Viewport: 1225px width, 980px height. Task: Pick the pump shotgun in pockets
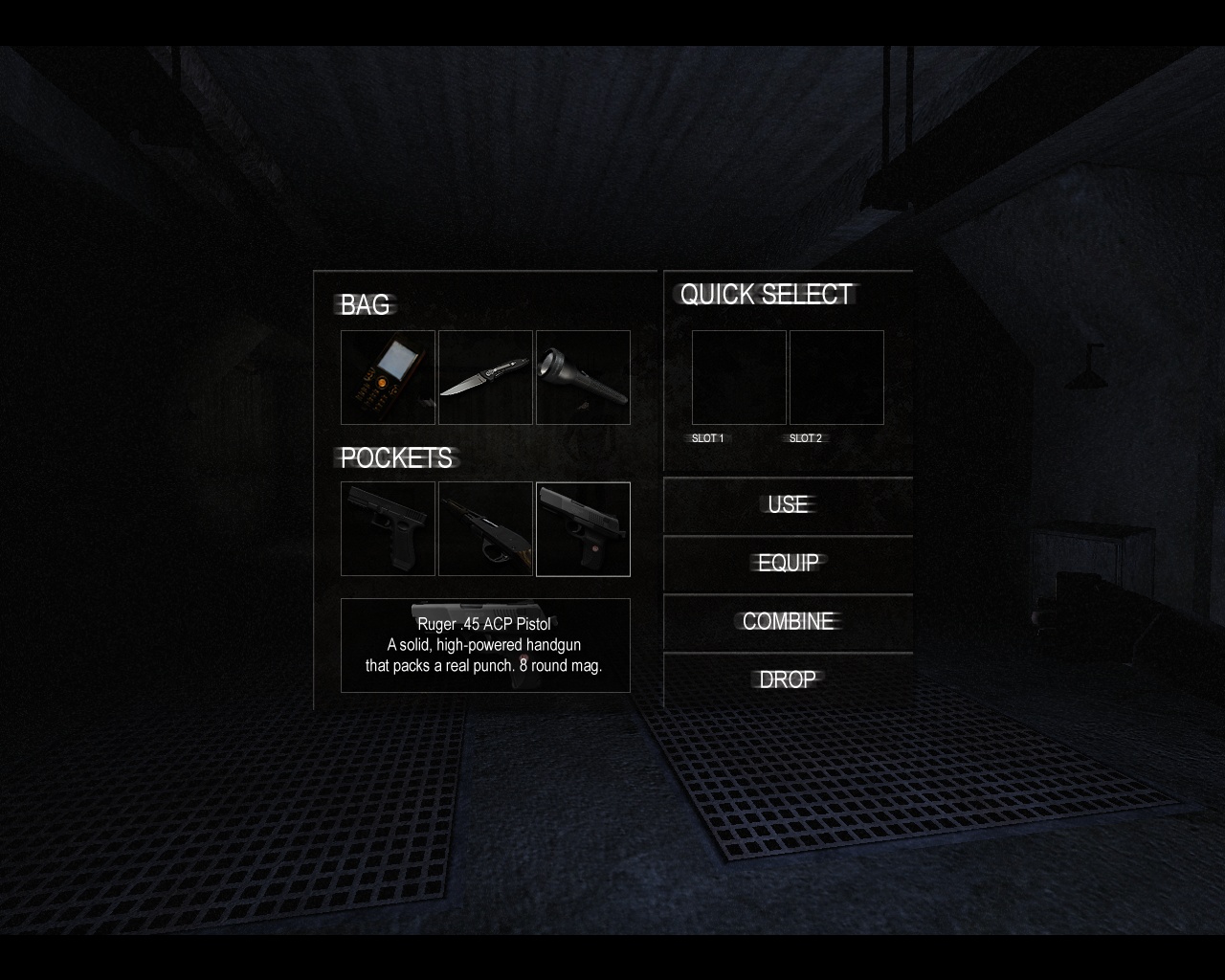485,528
